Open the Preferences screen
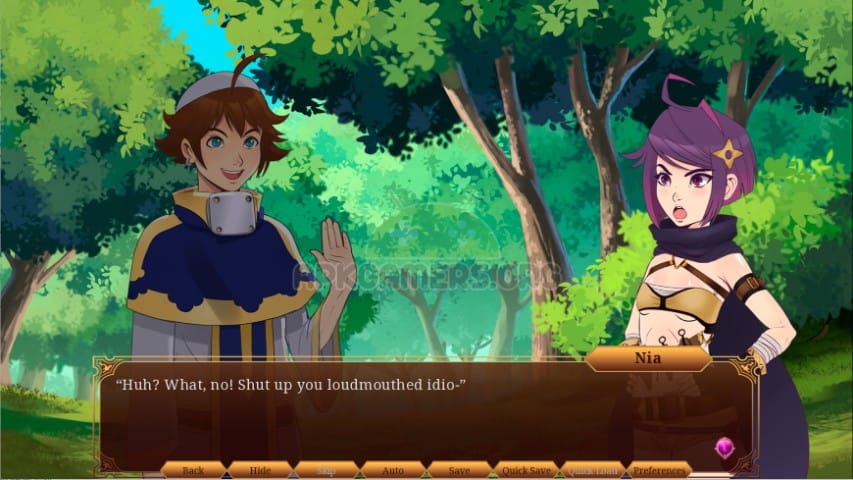Viewport: 853px width, 480px height. (x=660, y=470)
